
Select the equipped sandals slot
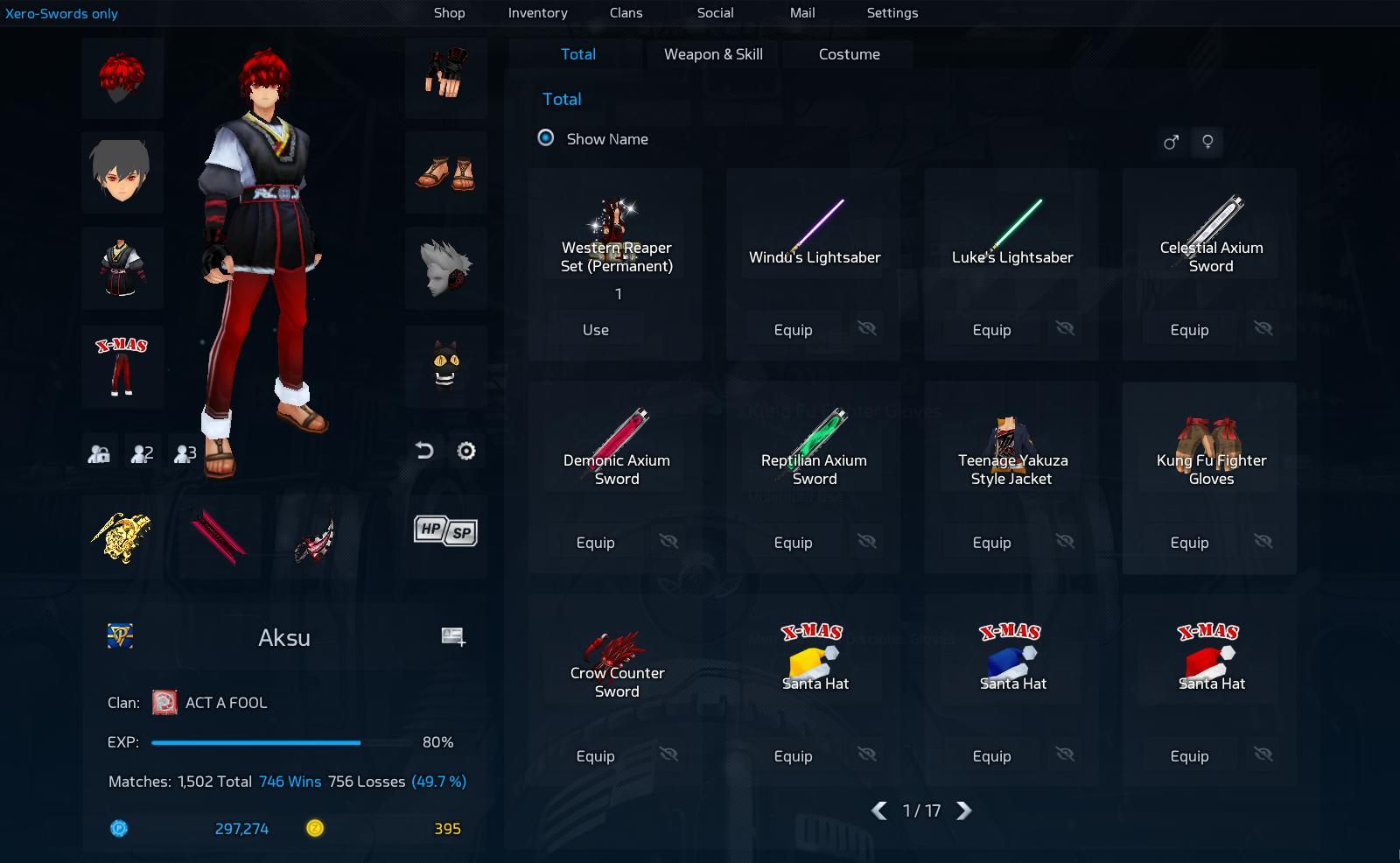445,172
